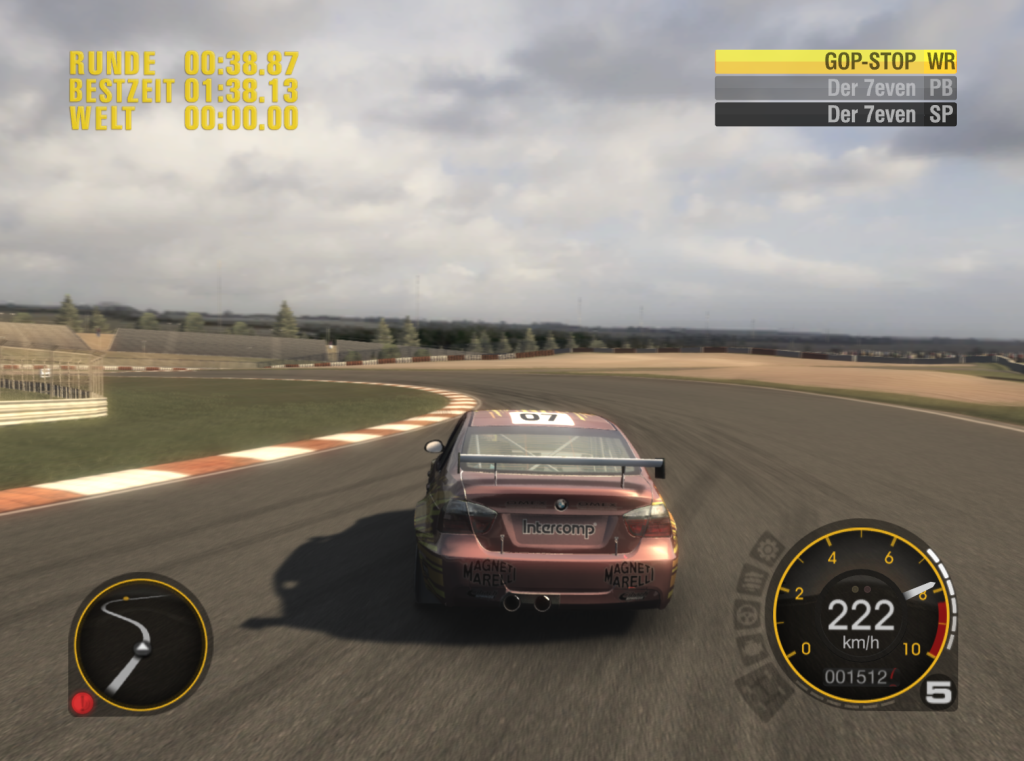The height and width of the screenshot is (761, 1024).
Task: Choose the Der 7even PB row
Action: coord(835,88)
